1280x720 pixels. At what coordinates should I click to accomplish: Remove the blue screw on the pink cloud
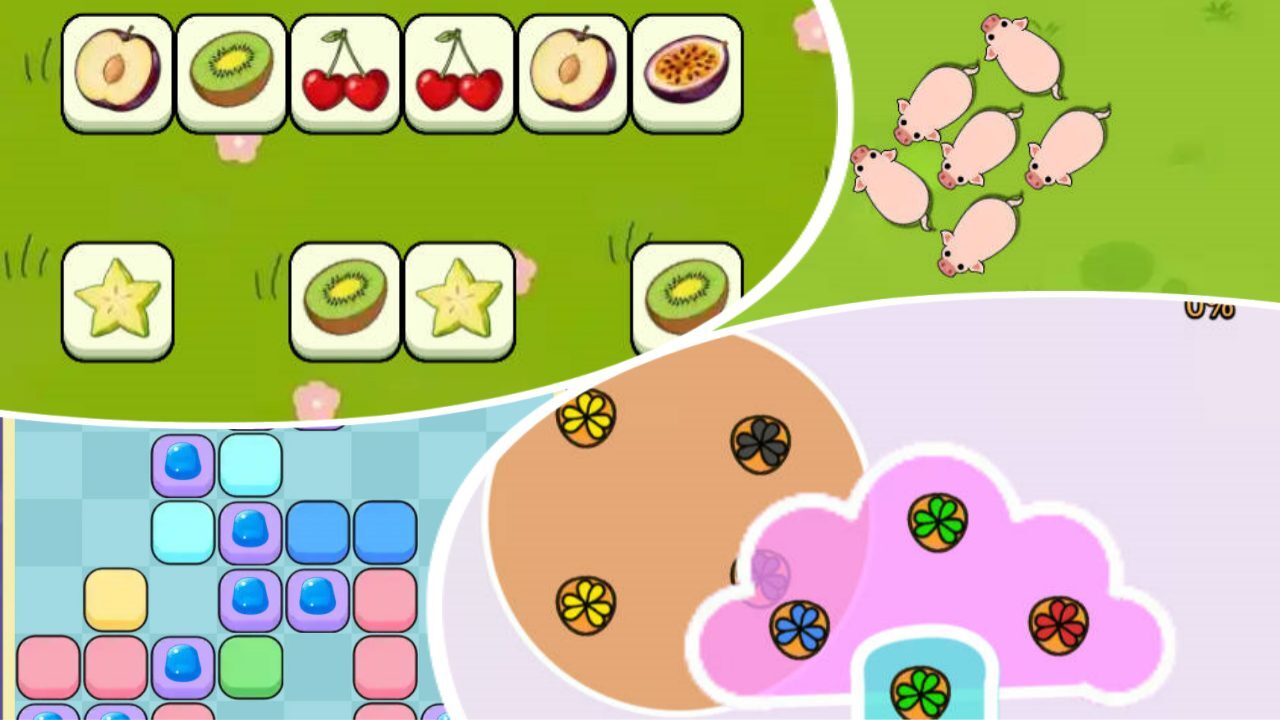[799, 629]
